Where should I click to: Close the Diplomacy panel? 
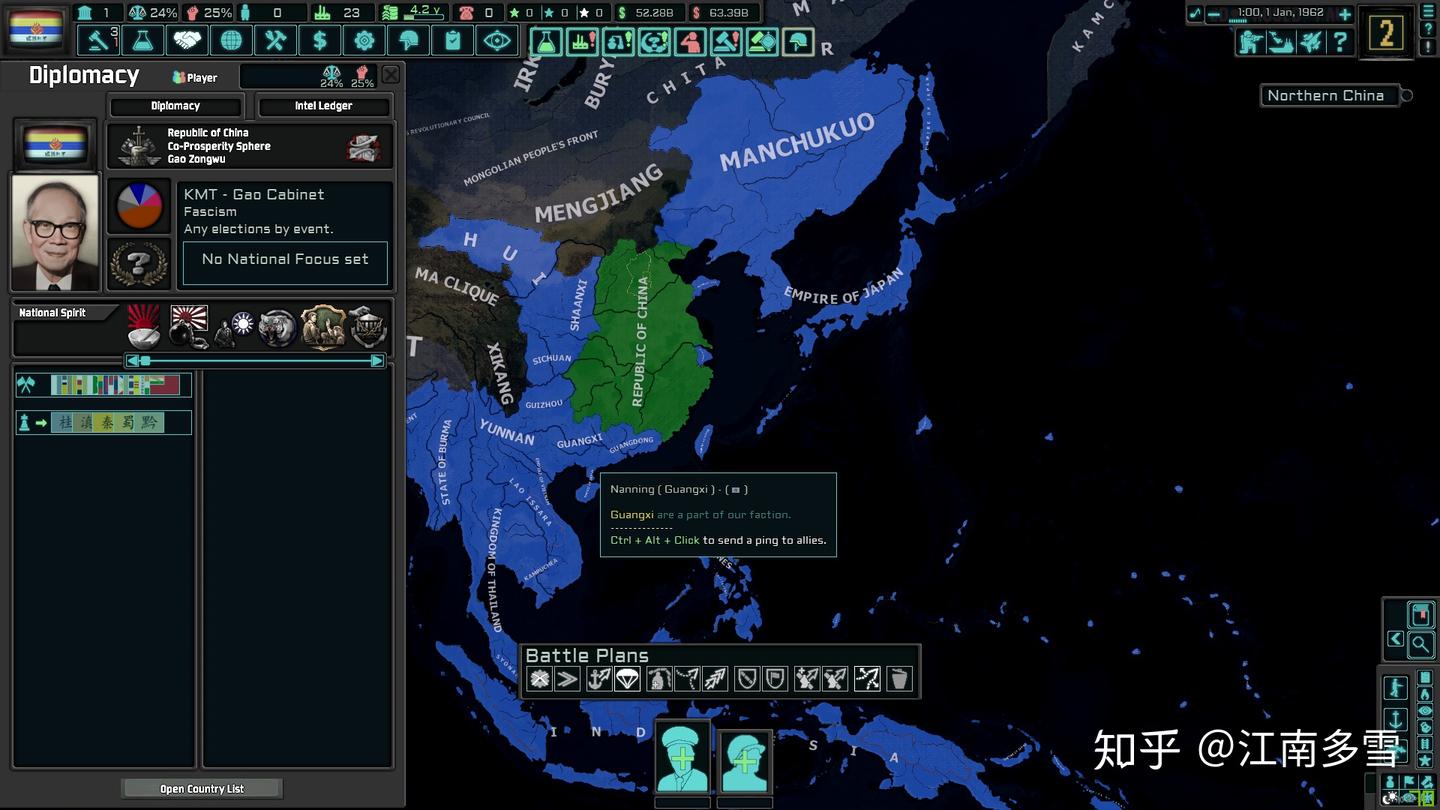pyautogui.click(x=391, y=74)
